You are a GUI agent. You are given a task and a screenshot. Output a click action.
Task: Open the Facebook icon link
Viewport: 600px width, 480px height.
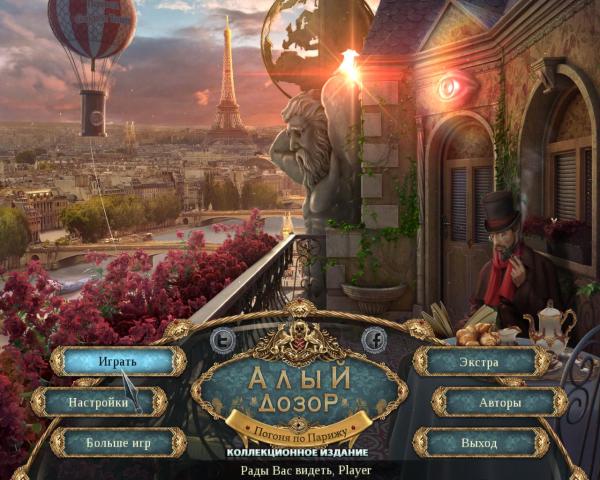tap(374, 340)
